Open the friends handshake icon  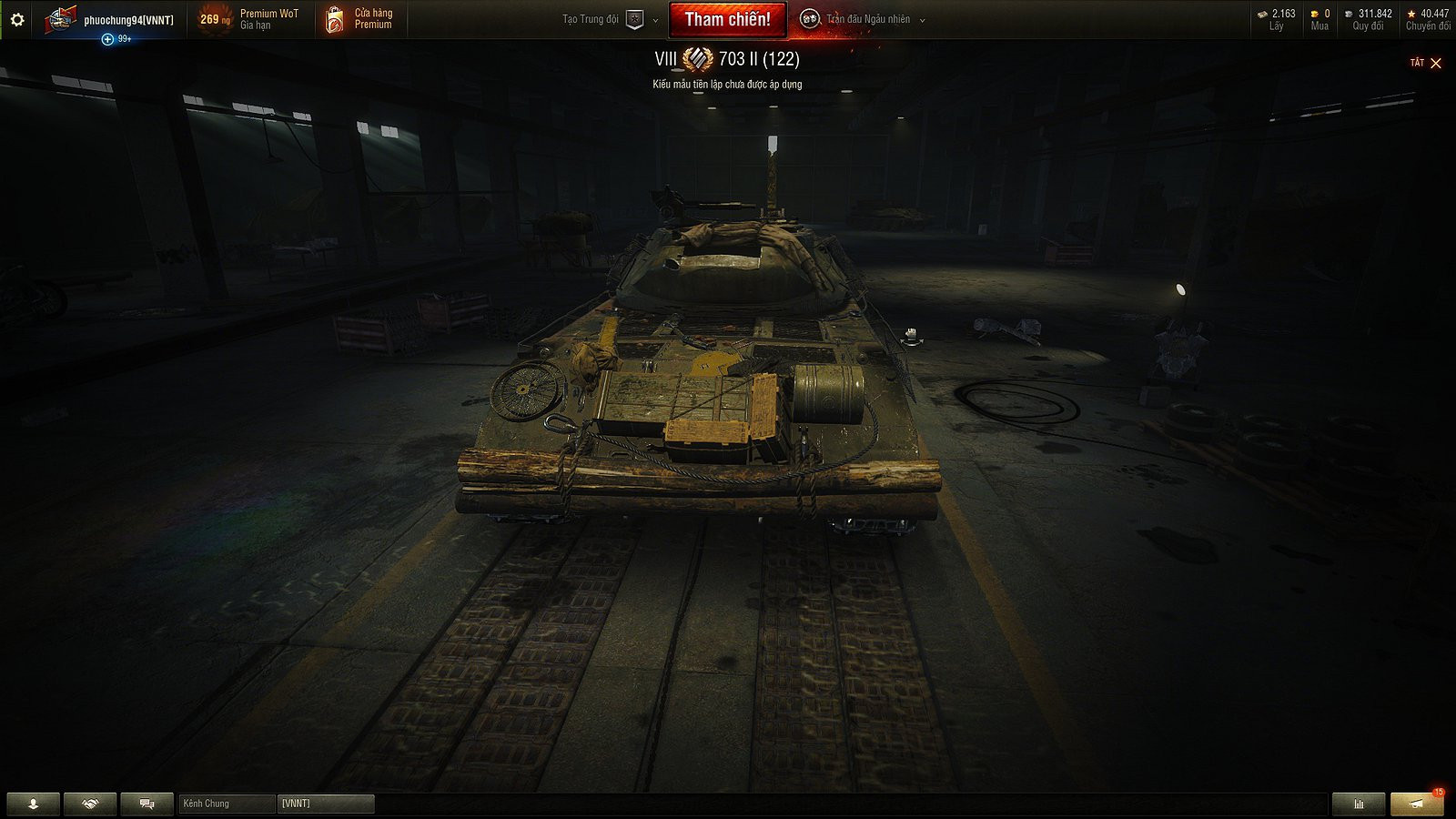pyautogui.click(x=88, y=804)
